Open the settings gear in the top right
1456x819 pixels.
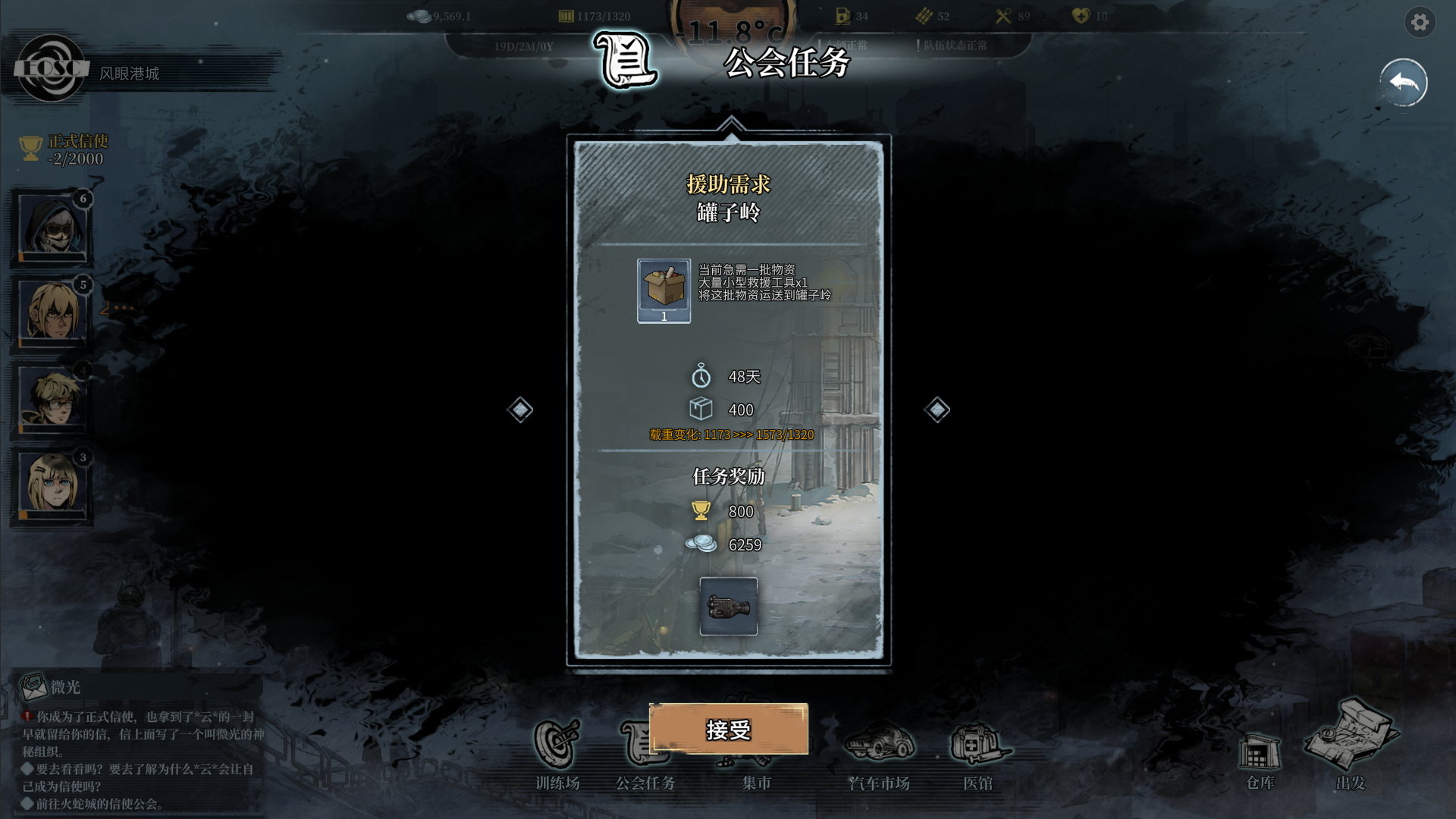[1421, 23]
